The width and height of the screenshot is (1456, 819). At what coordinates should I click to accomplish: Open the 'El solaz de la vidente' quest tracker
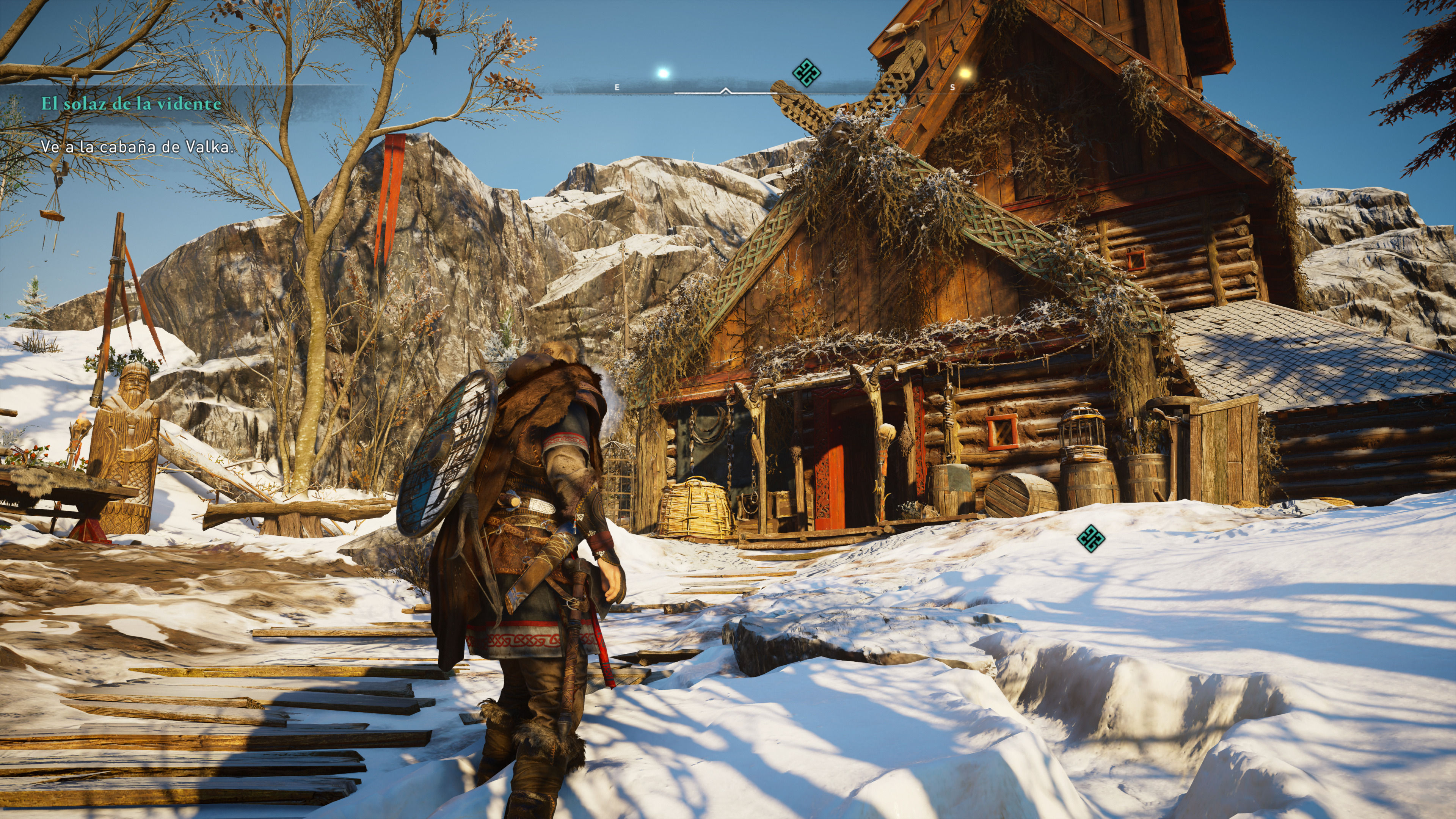tap(130, 104)
